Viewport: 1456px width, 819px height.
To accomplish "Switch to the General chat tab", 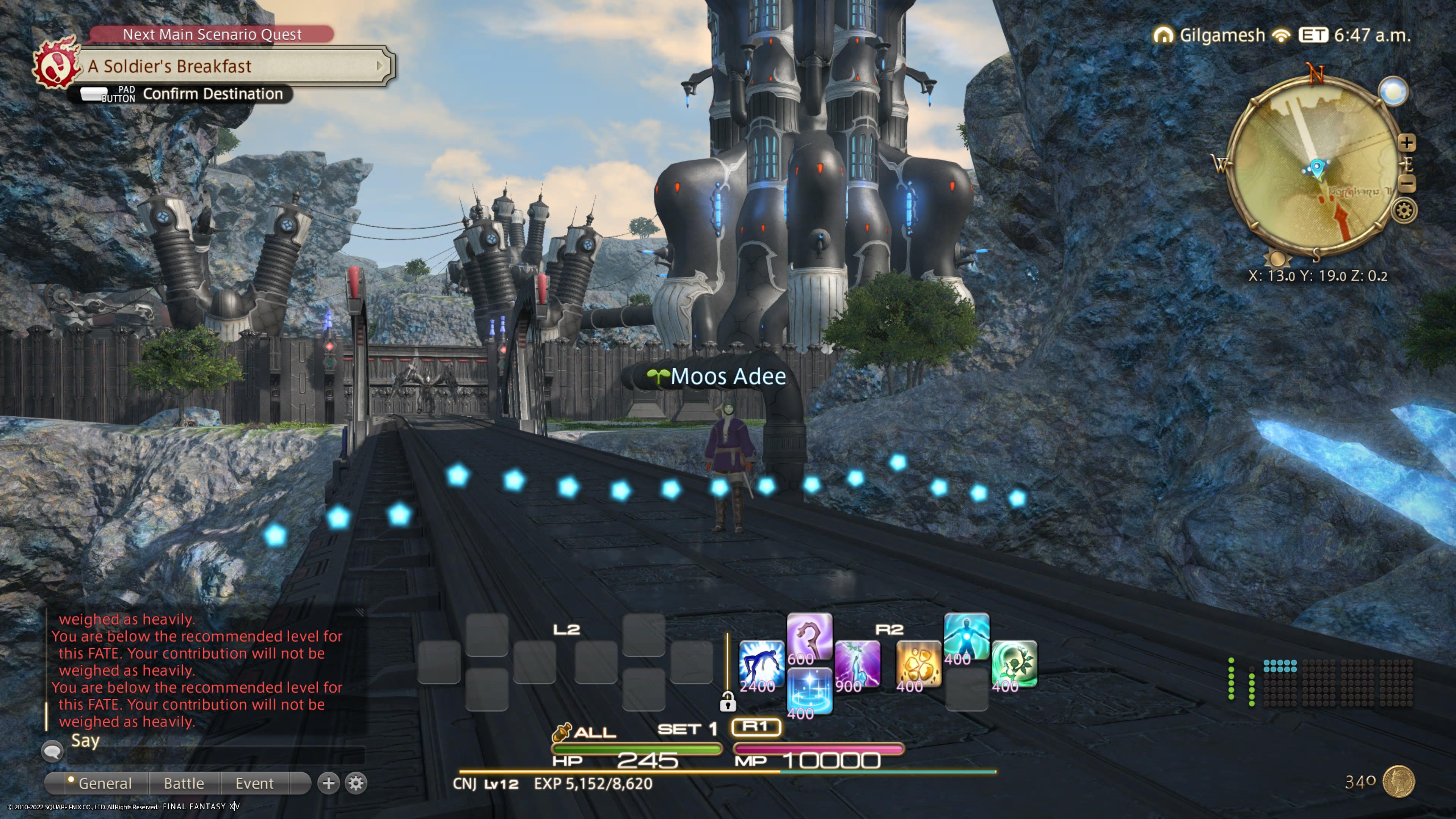I will coord(105,783).
